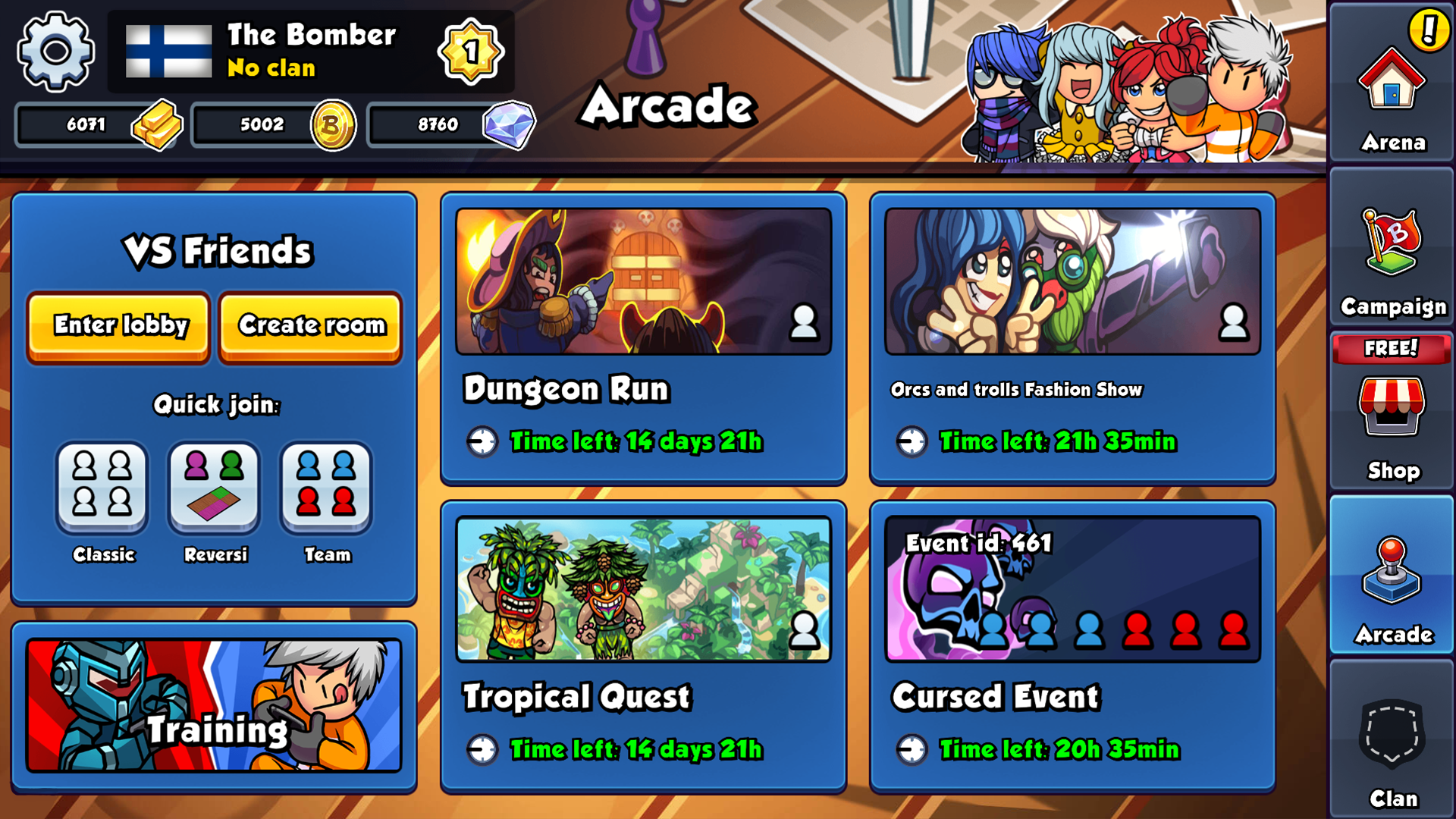
Task: Open the settings gear
Action: (55, 52)
